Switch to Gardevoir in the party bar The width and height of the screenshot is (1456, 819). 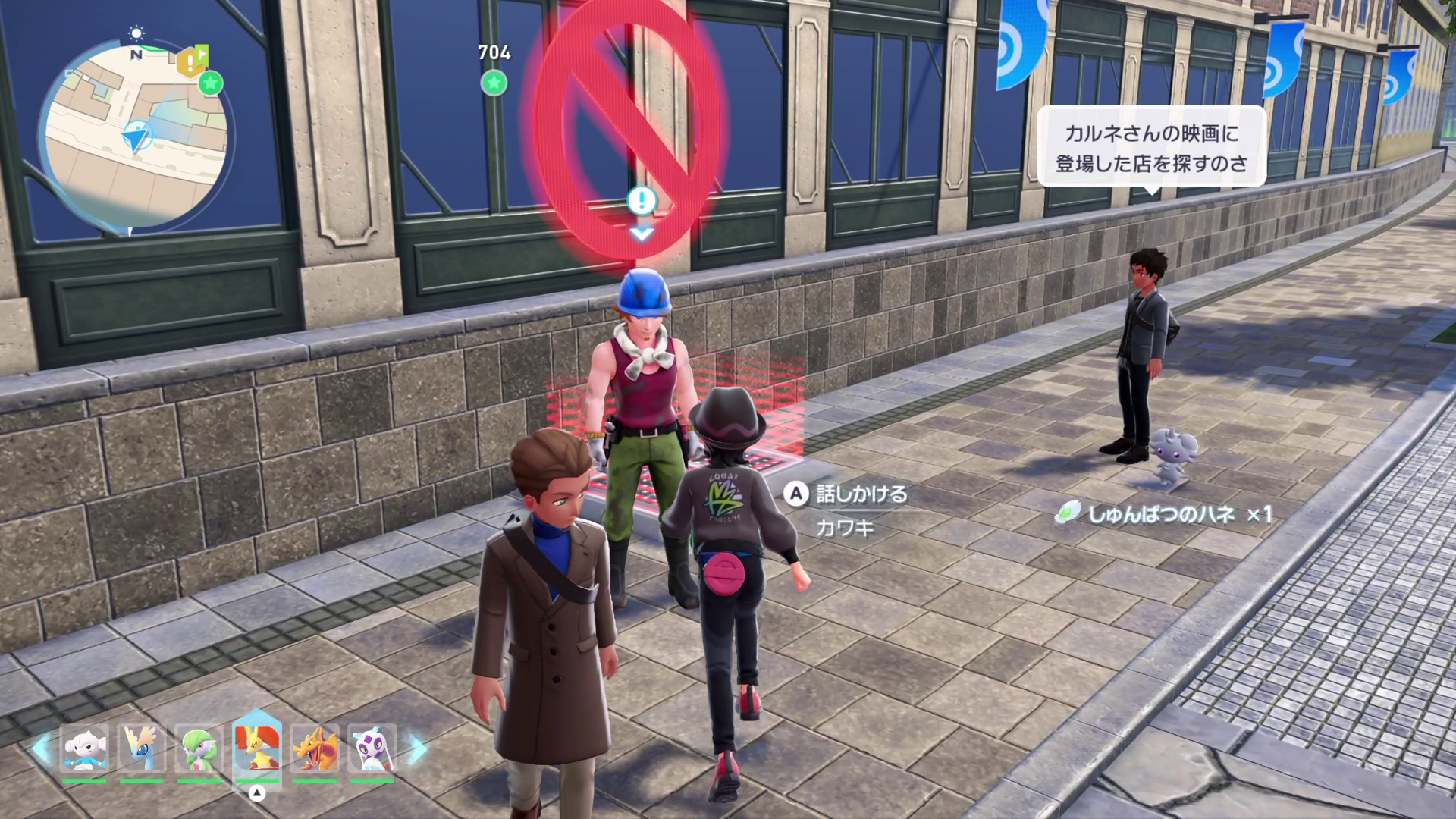click(x=199, y=748)
